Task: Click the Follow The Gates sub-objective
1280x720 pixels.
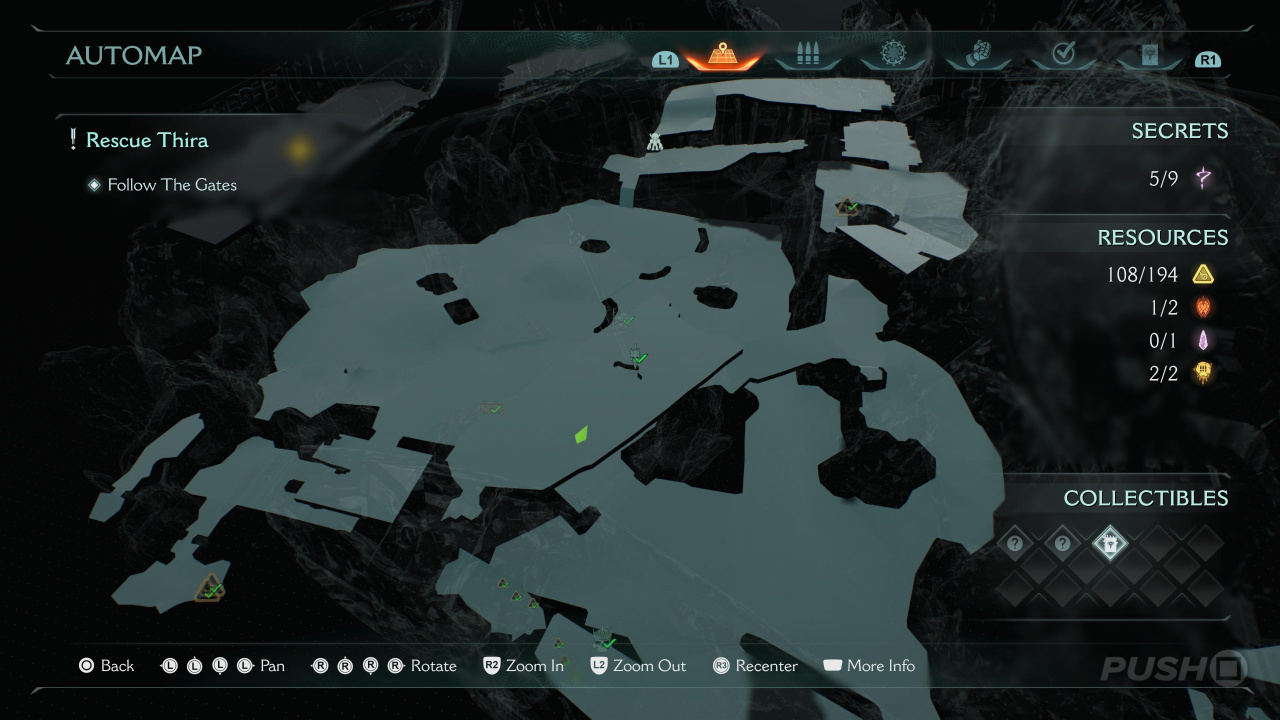Action: point(172,185)
